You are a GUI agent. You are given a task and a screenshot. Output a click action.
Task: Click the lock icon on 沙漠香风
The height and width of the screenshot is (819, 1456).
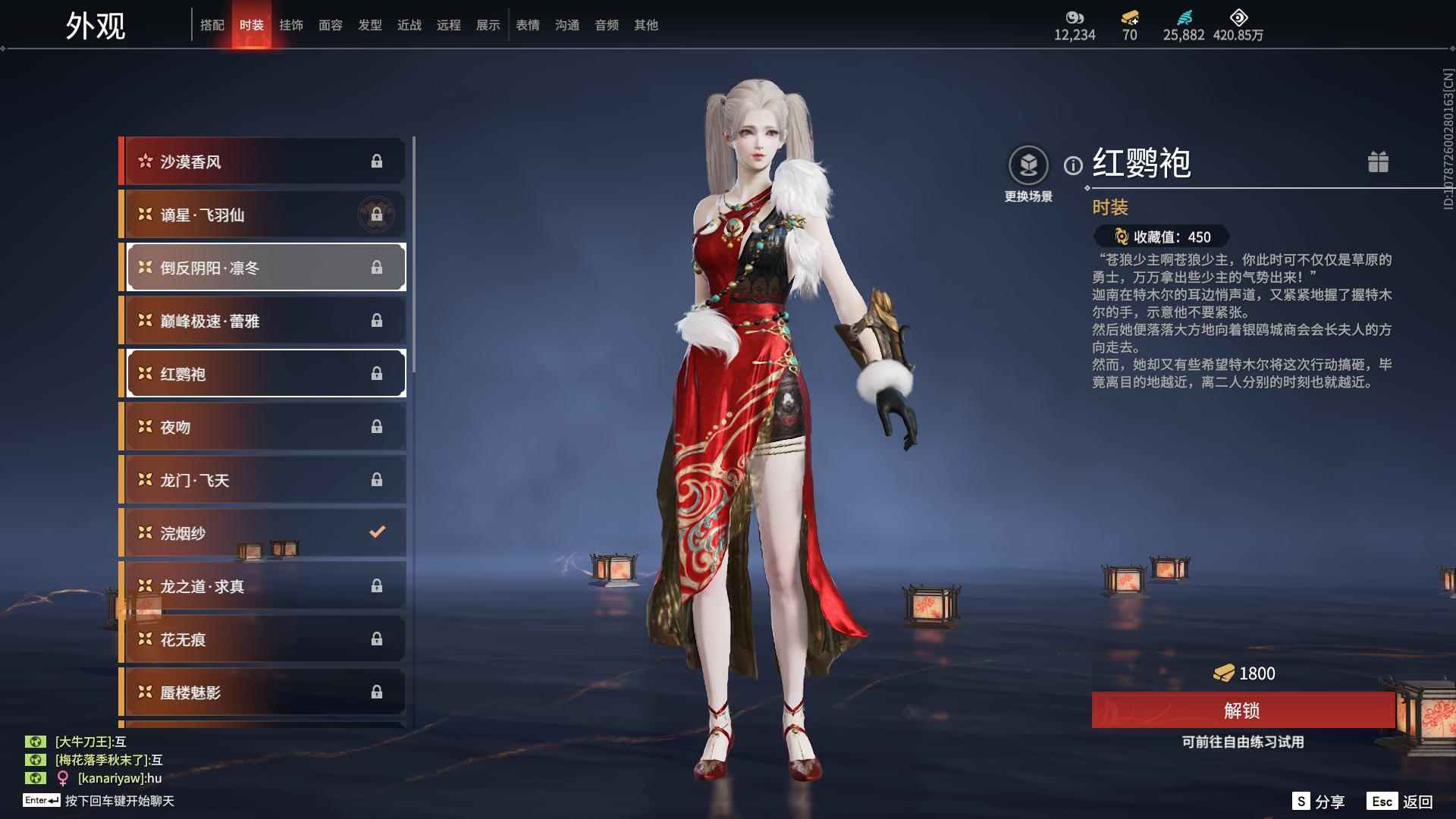[x=377, y=161]
